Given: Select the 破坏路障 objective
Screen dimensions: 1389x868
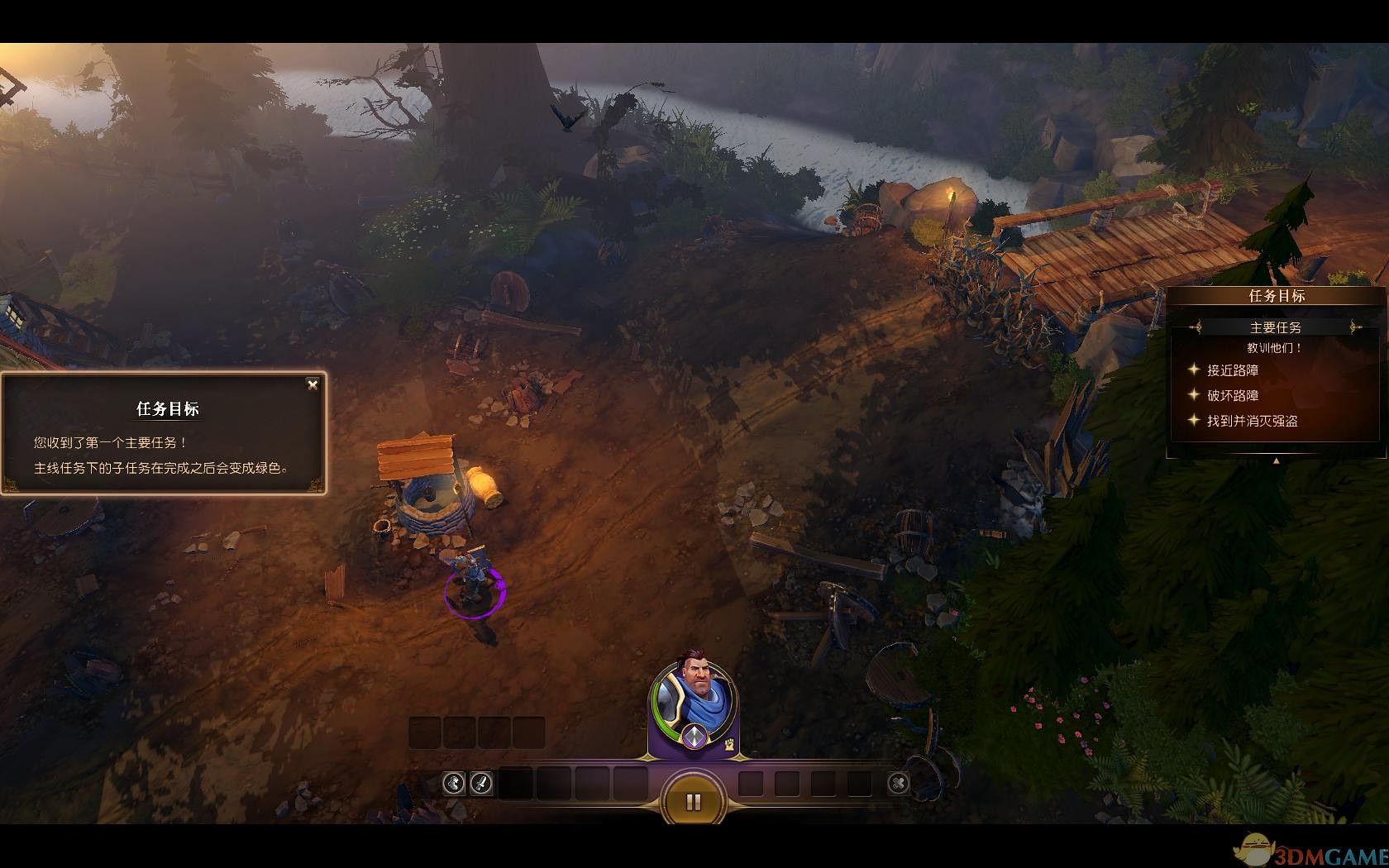Looking at the screenshot, I should tap(1232, 396).
